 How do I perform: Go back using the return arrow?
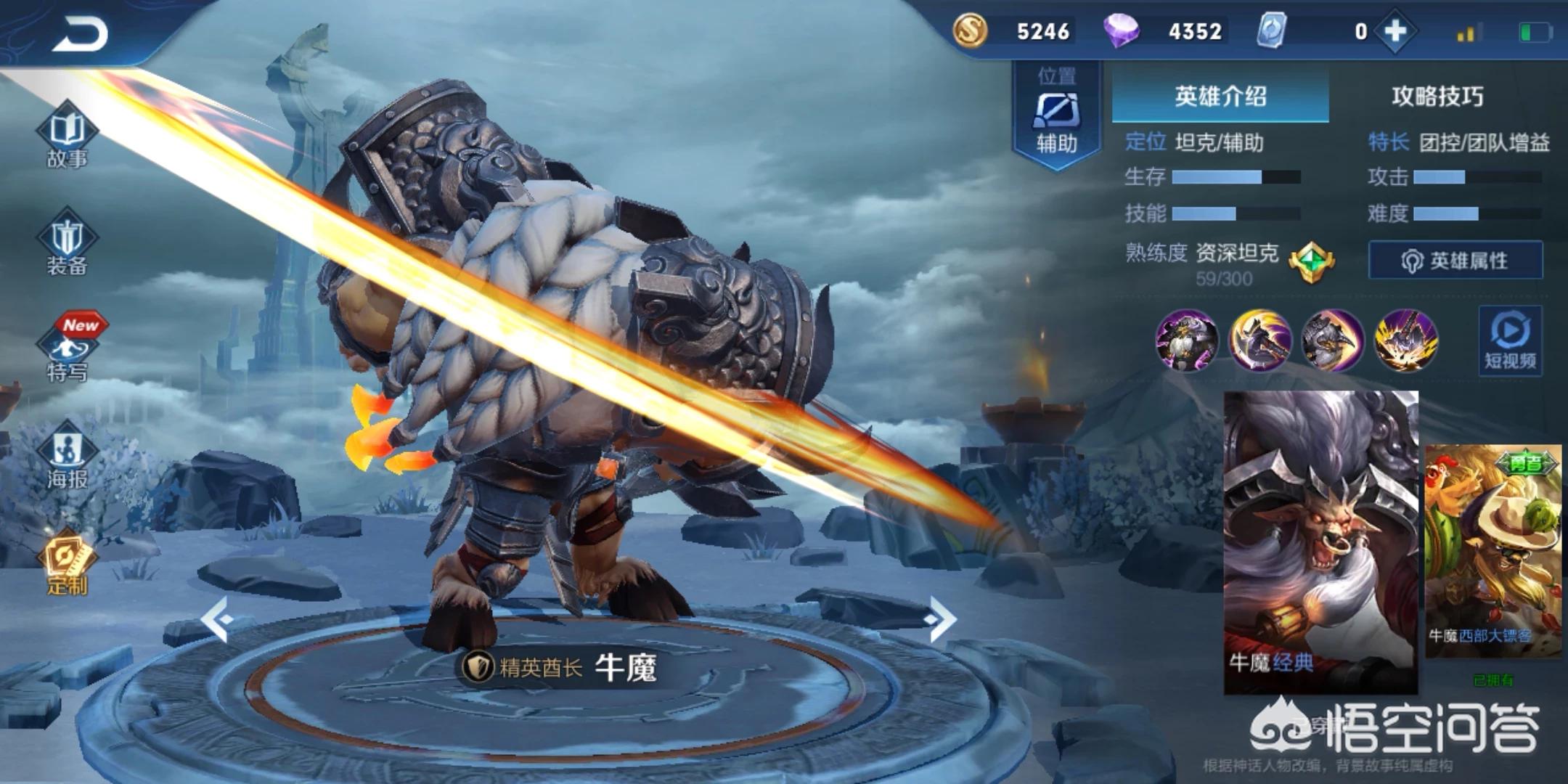(x=80, y=33)
